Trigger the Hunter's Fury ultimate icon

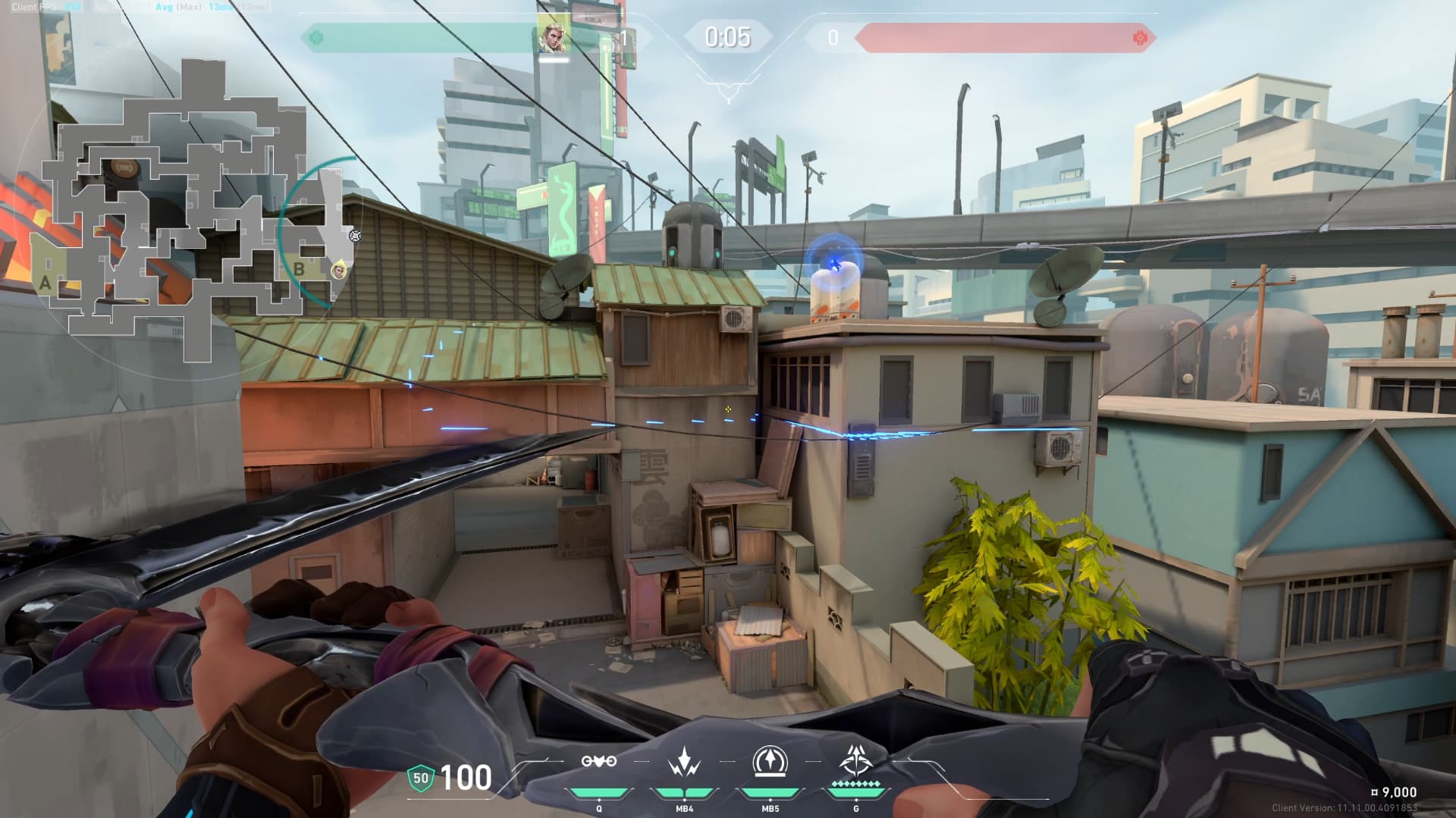tap(855, 760)
